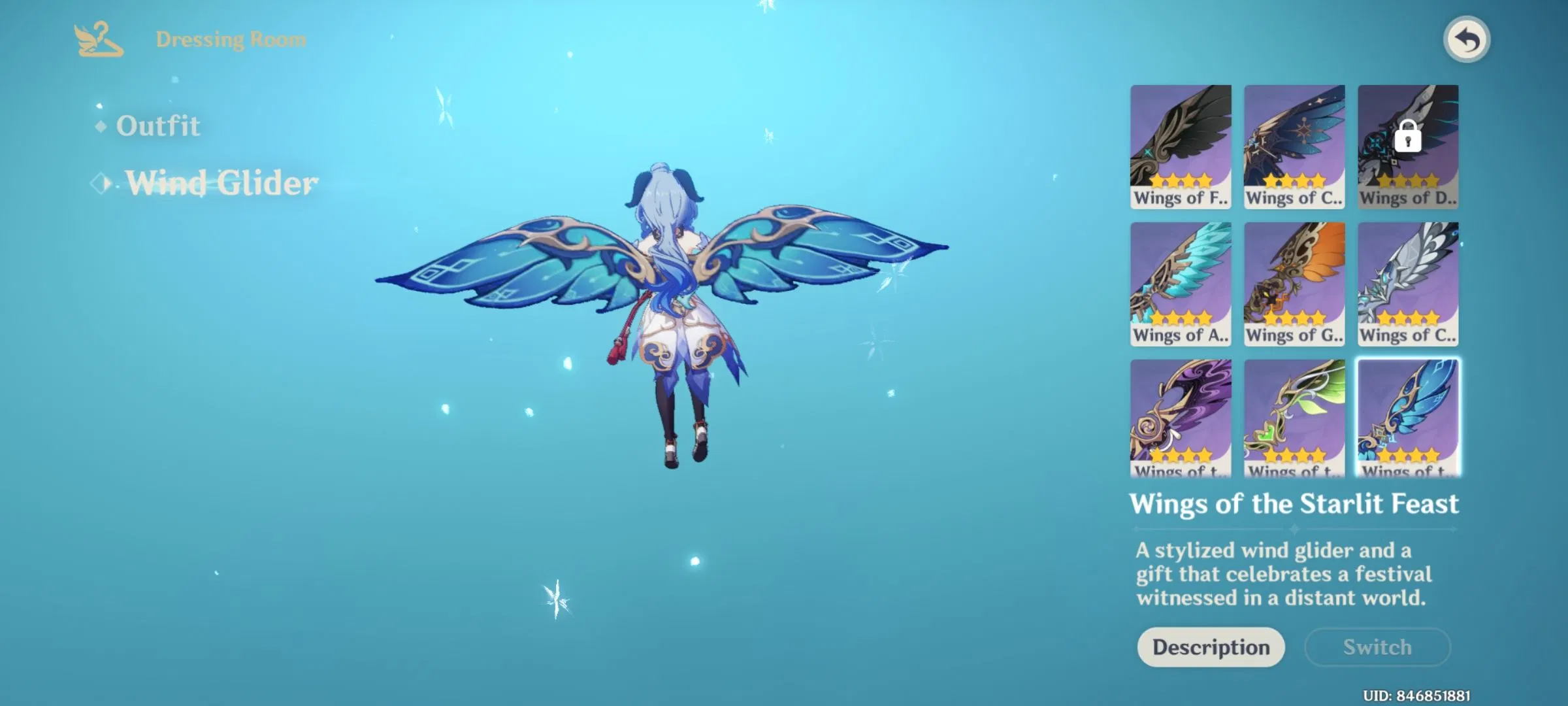
Task: Select the dark starry 'Wings of C..' glider
Action: click(1294, 145)
